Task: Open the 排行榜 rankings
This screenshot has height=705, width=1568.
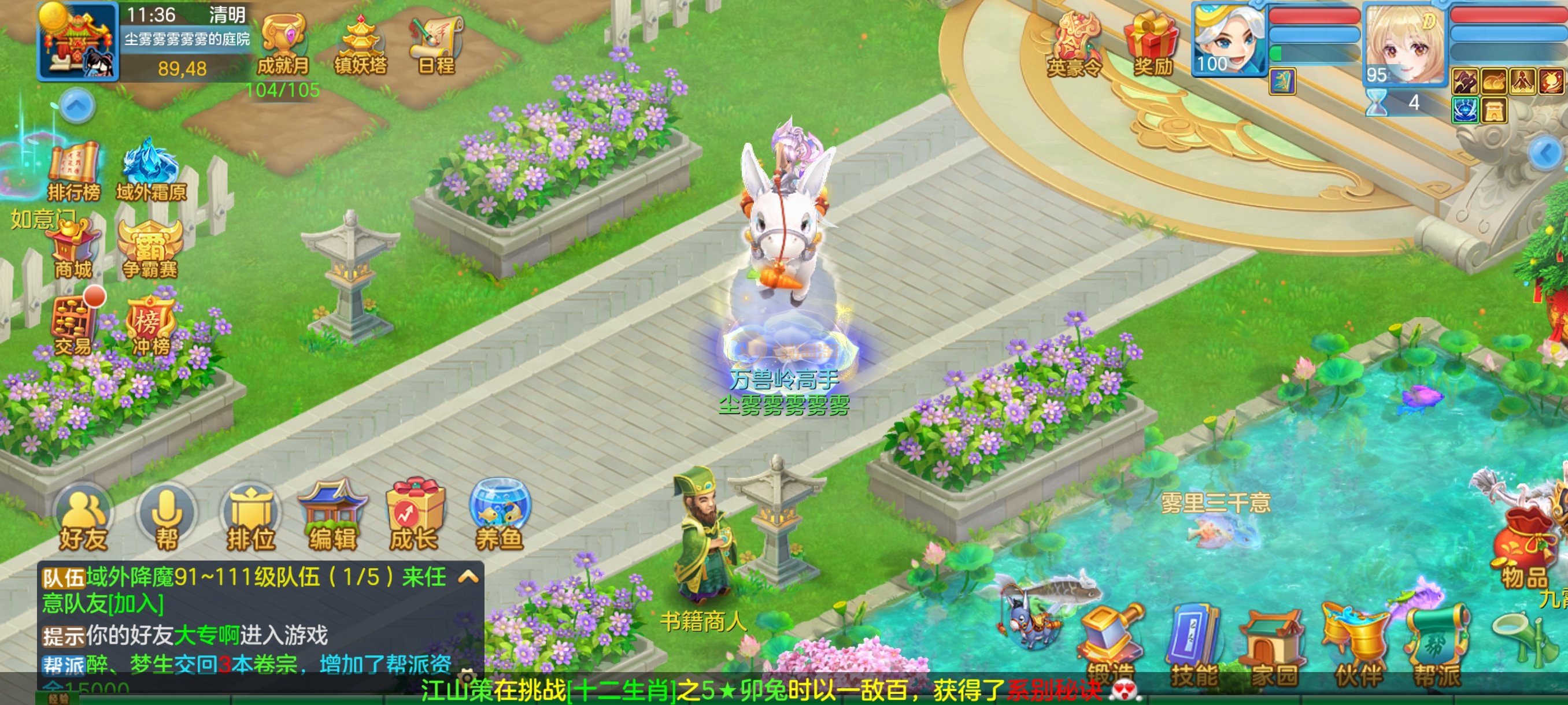Action: [73, 171]
